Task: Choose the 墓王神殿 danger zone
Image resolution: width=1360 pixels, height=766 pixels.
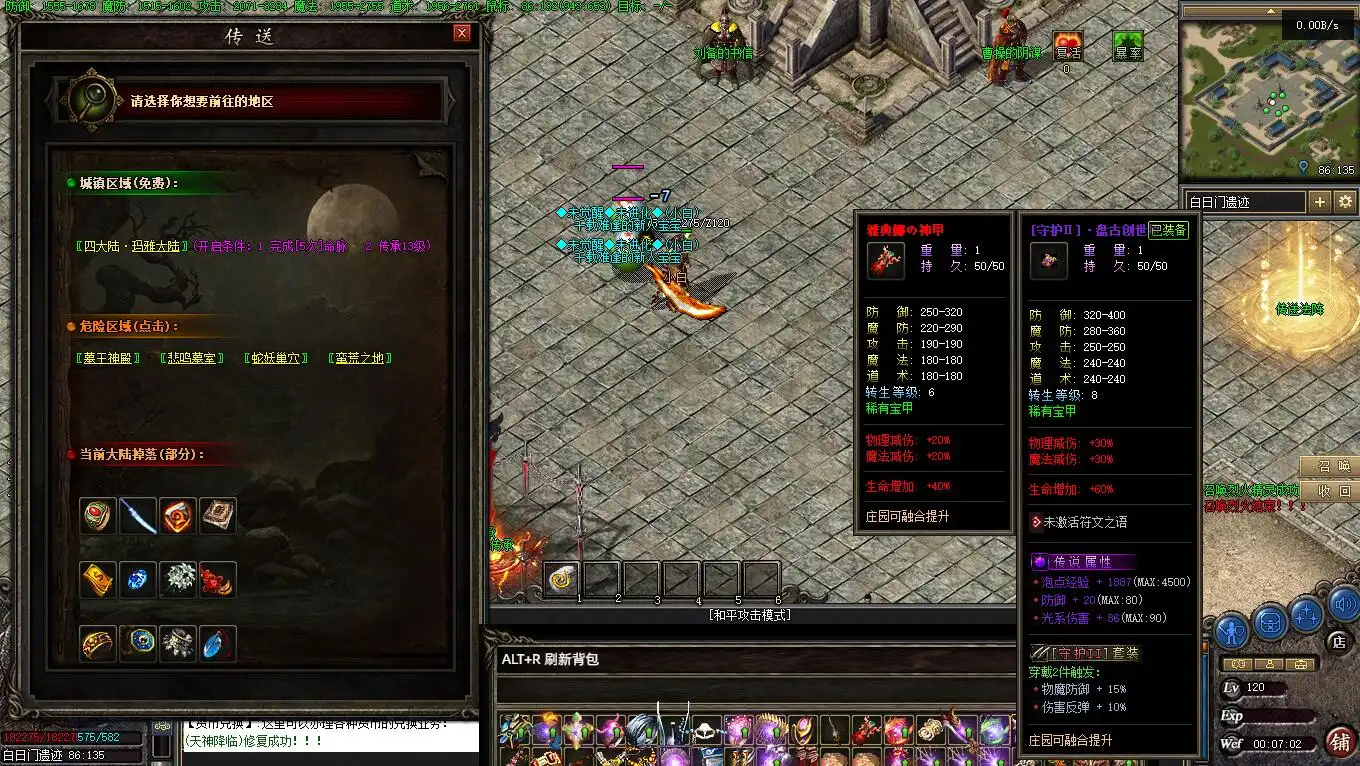Action: pos(108,358)
